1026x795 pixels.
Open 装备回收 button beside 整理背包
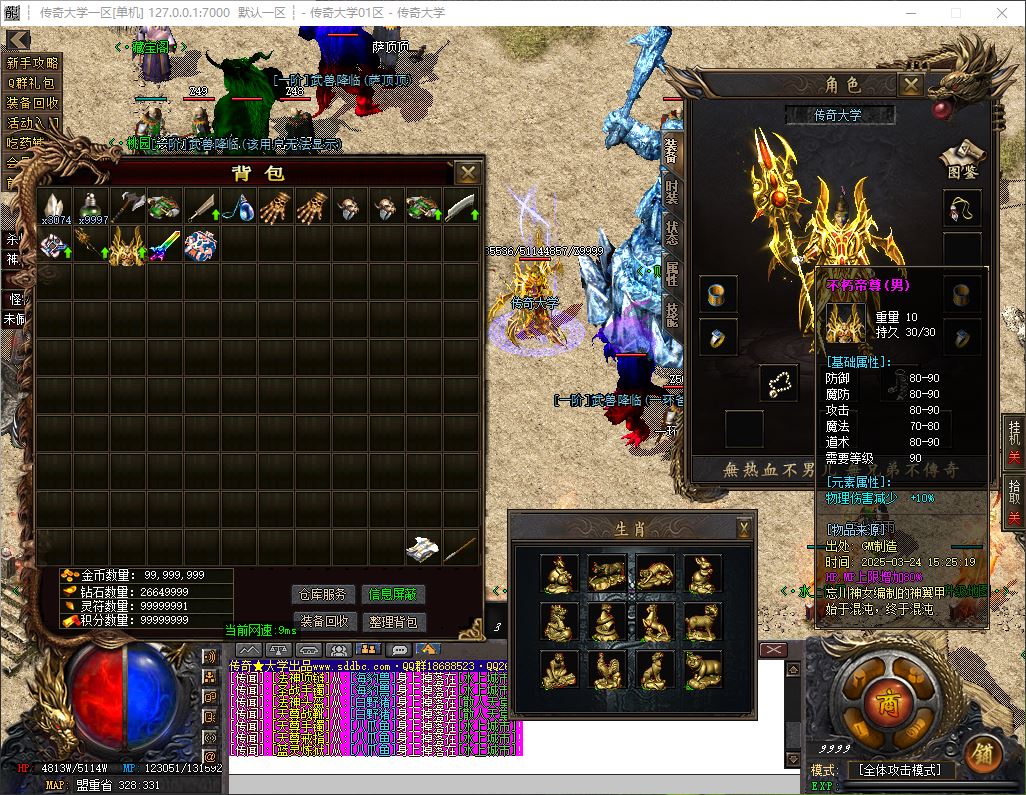pyautogui.click(x=323, y=621)
